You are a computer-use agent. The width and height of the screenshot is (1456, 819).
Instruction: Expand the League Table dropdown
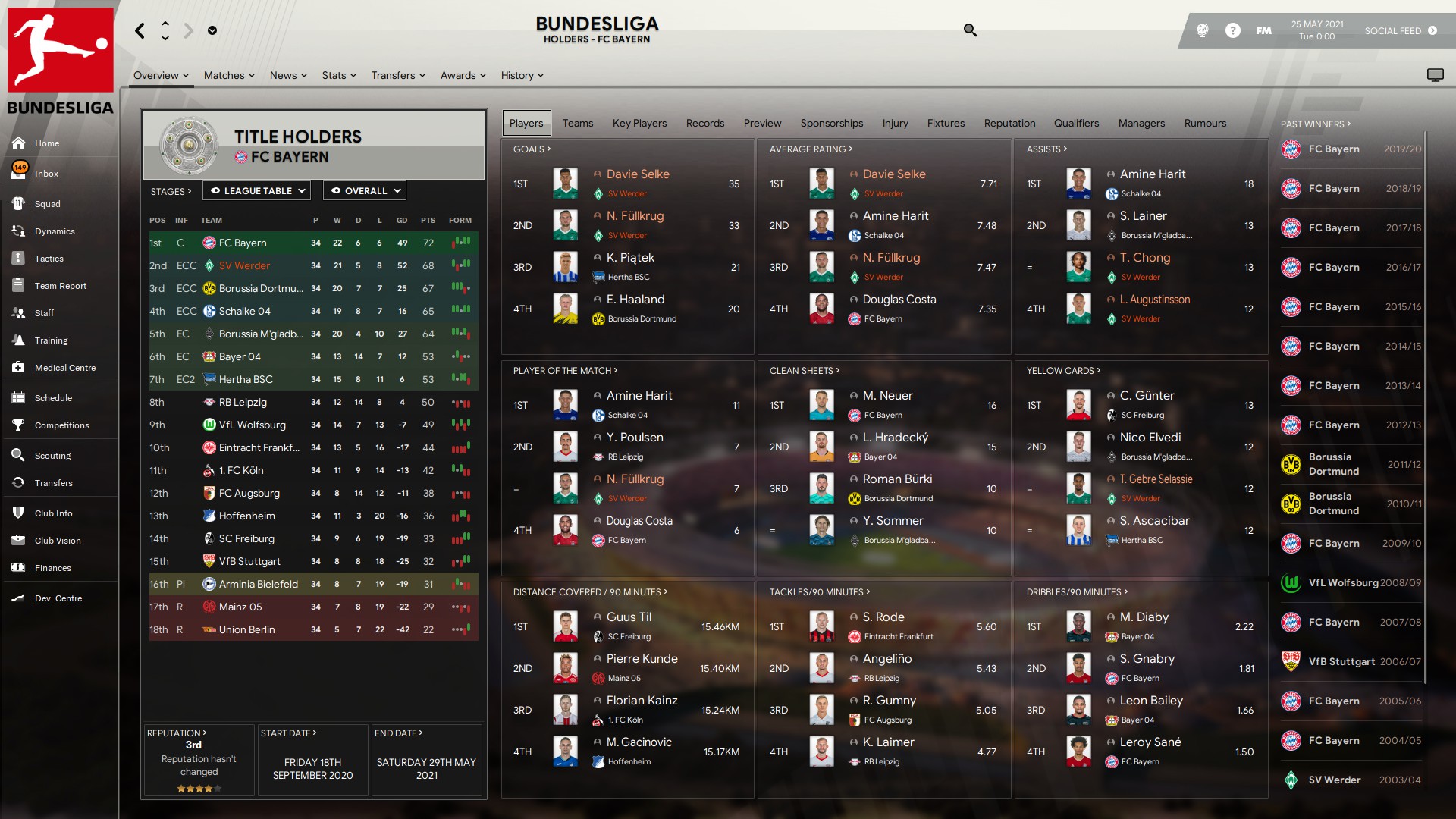click(258, 191)
